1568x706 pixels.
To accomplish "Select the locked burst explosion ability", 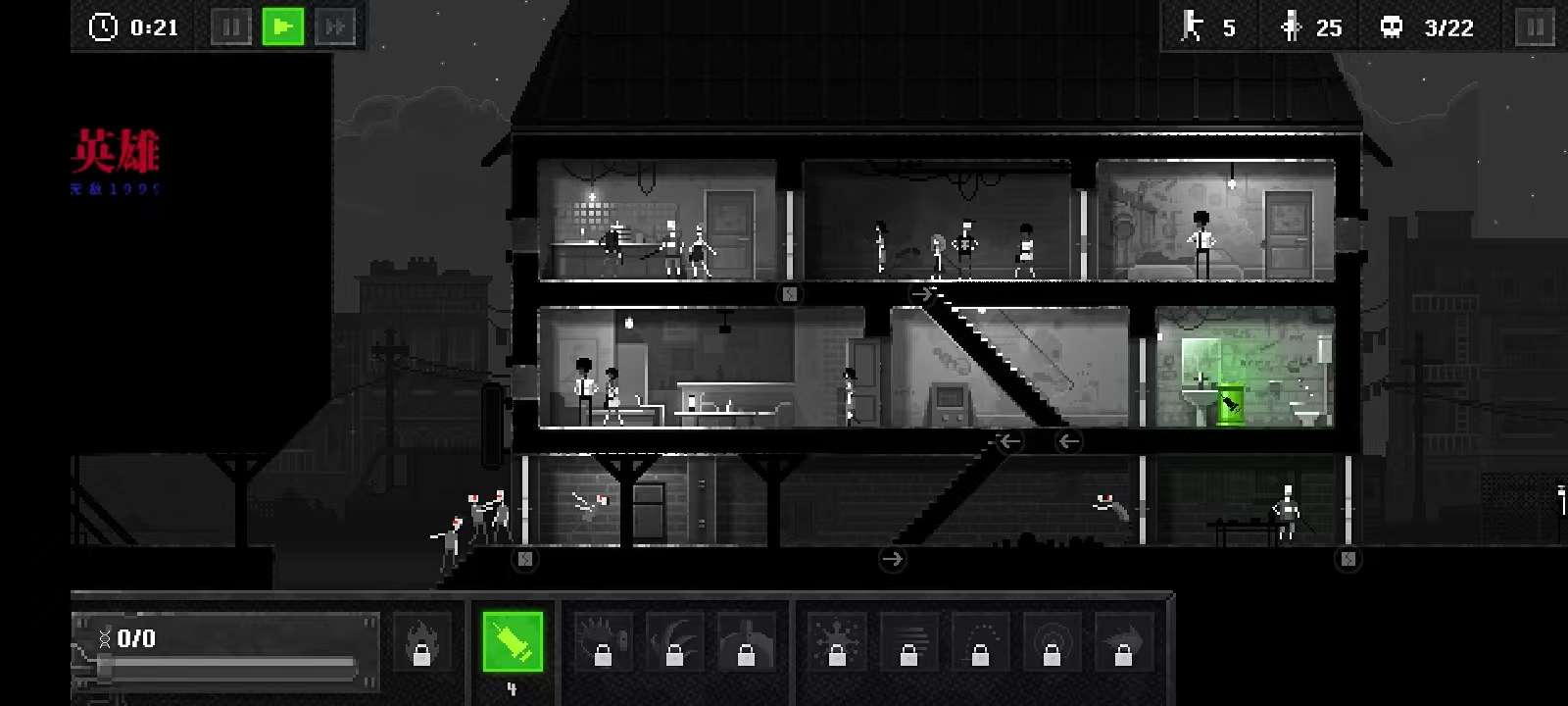I will [837, 642].
